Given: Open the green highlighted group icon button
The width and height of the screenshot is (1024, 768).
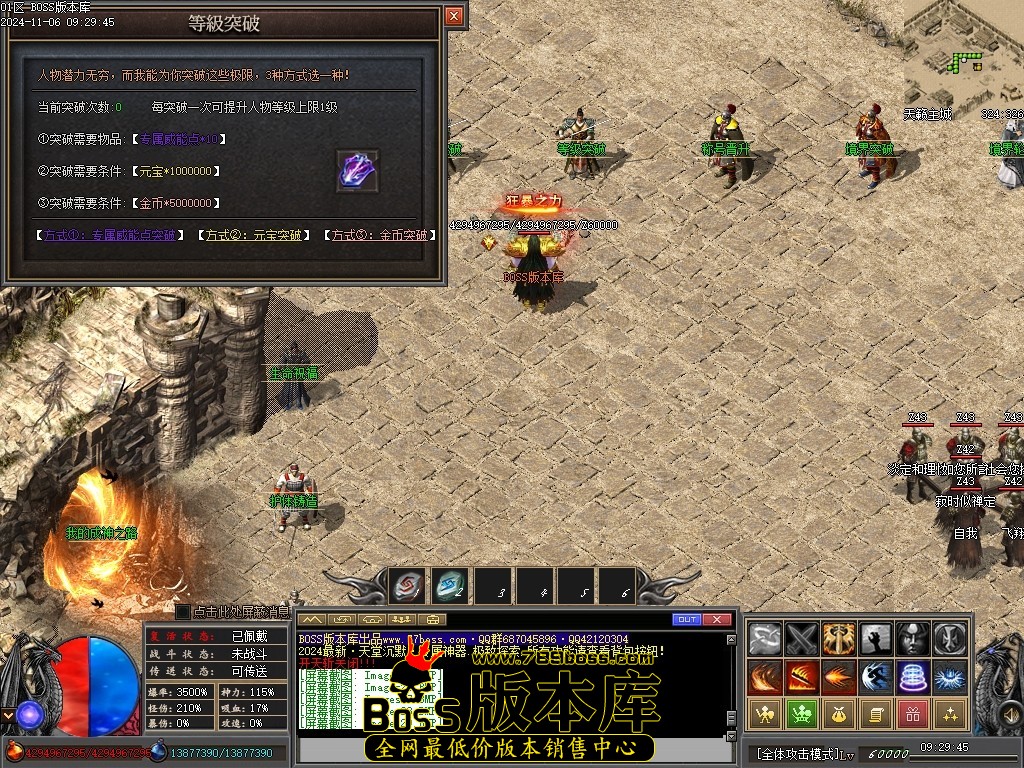Looking at the screenshot, I should click(802, 714).
